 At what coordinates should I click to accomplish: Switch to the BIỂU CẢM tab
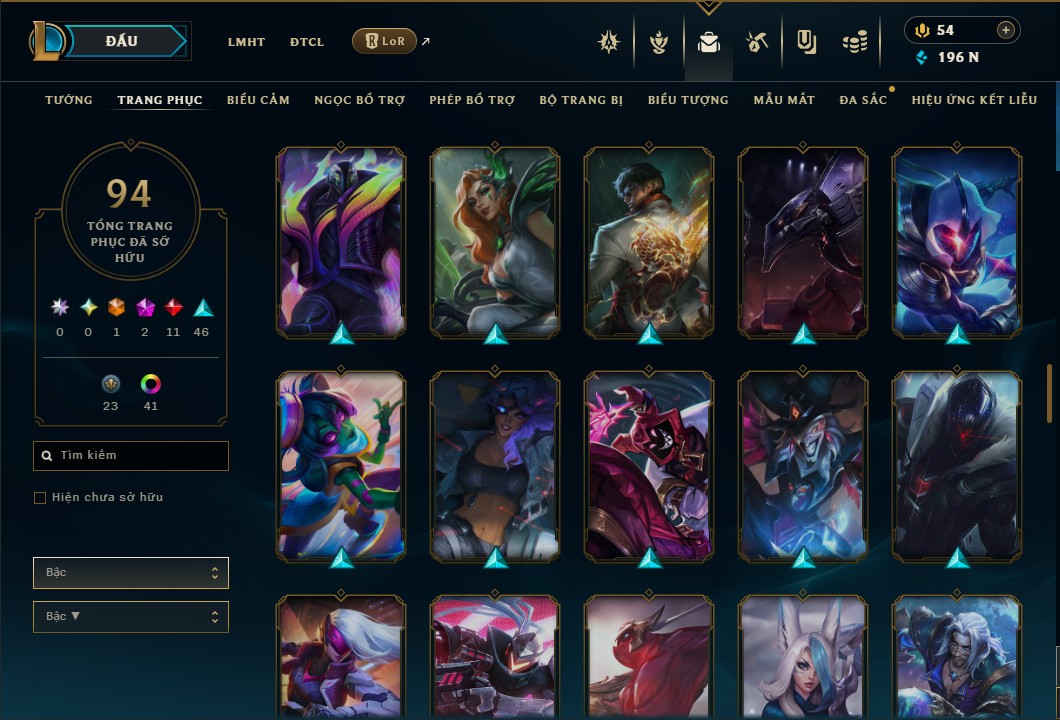click(x=258, y=100)
